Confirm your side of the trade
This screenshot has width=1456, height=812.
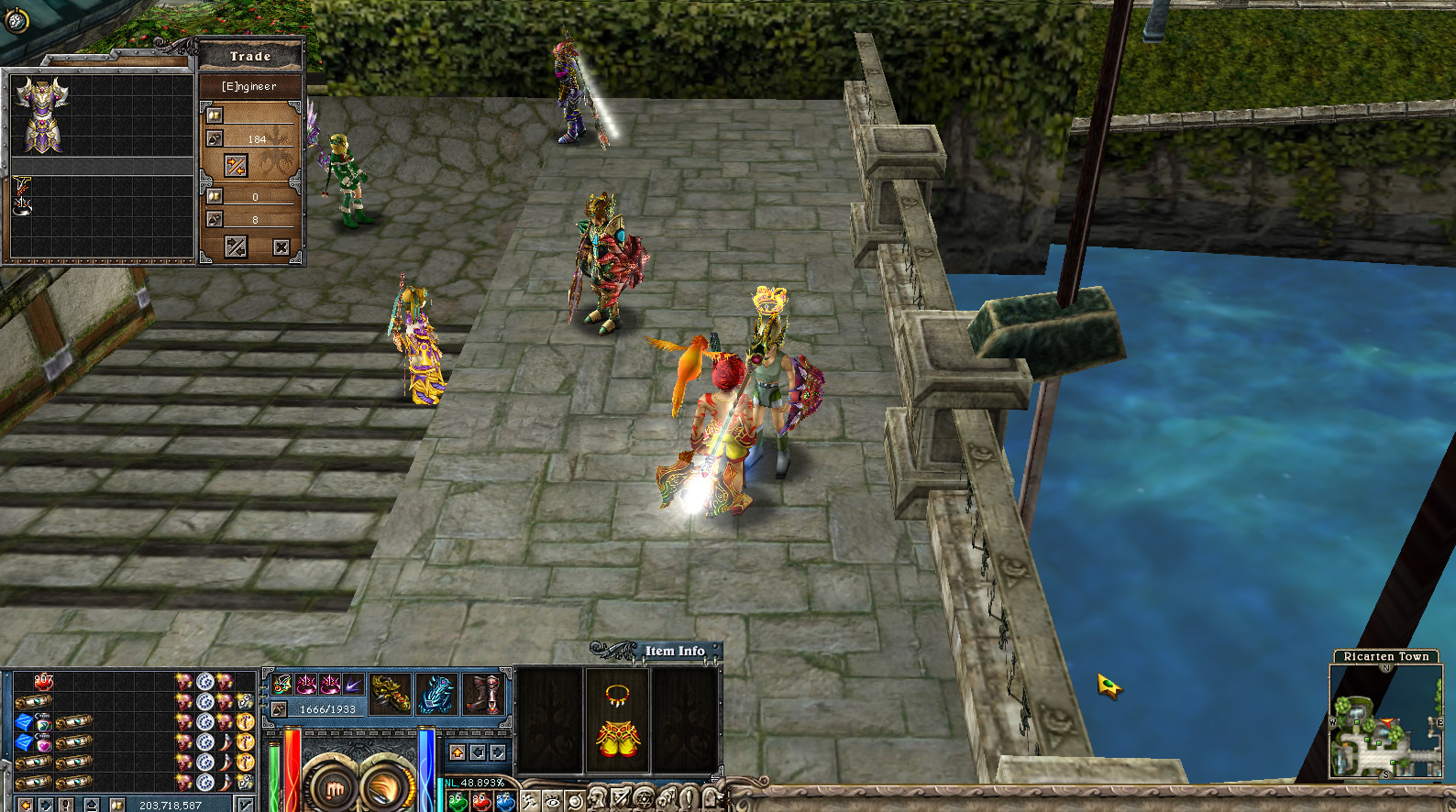pos(236,247)
